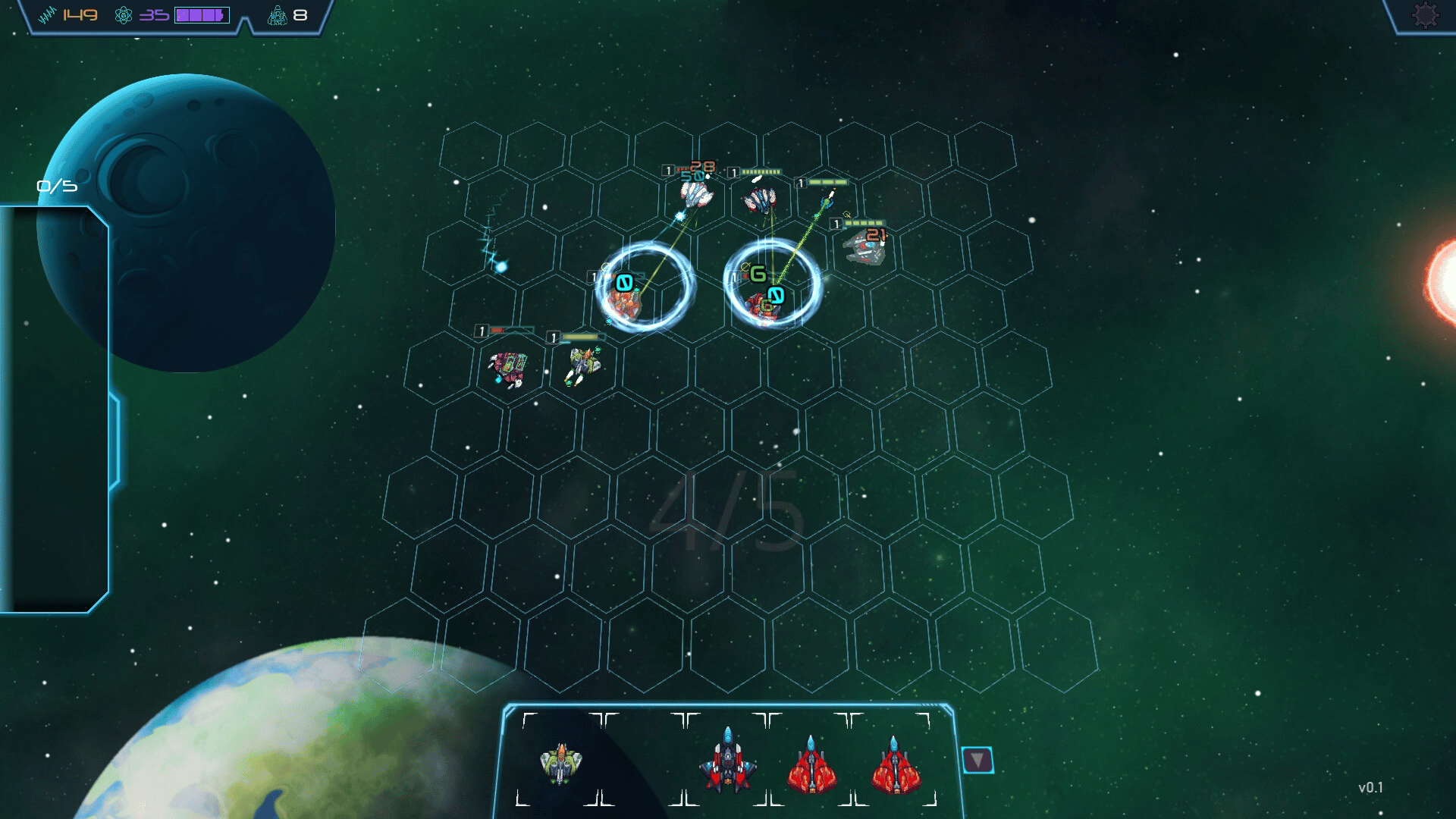This screenshot has width=1456, height=819.
Task: Open the settings gear menu
Action: [x=1425, y=15]
